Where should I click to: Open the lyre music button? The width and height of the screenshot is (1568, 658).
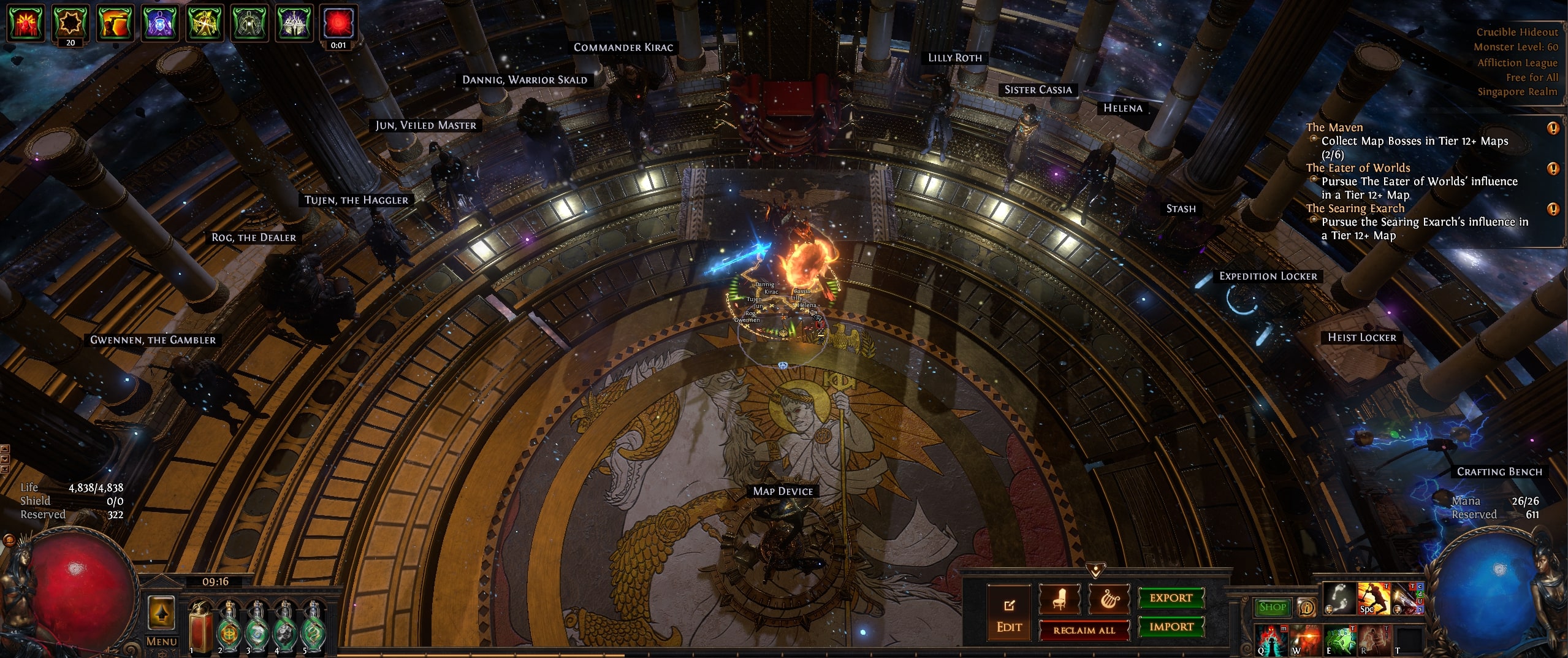pyautogui.click(x=1108, y=600)
